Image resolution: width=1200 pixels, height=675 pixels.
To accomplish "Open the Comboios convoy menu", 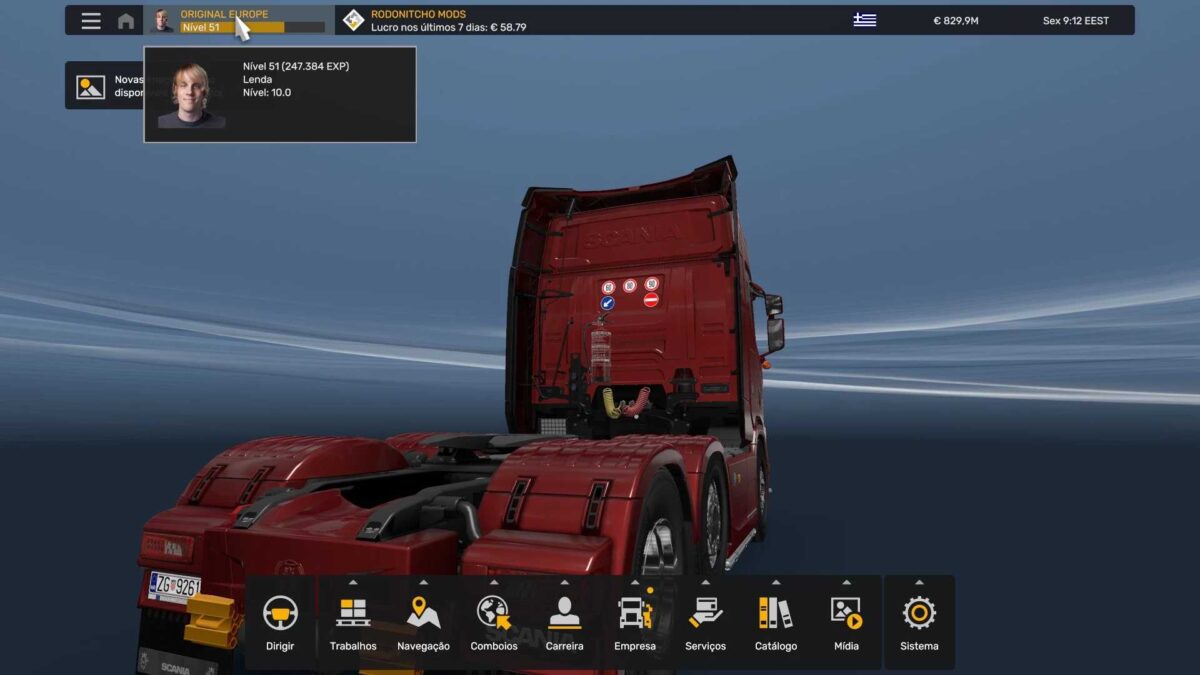I will (x=494, y=622).
